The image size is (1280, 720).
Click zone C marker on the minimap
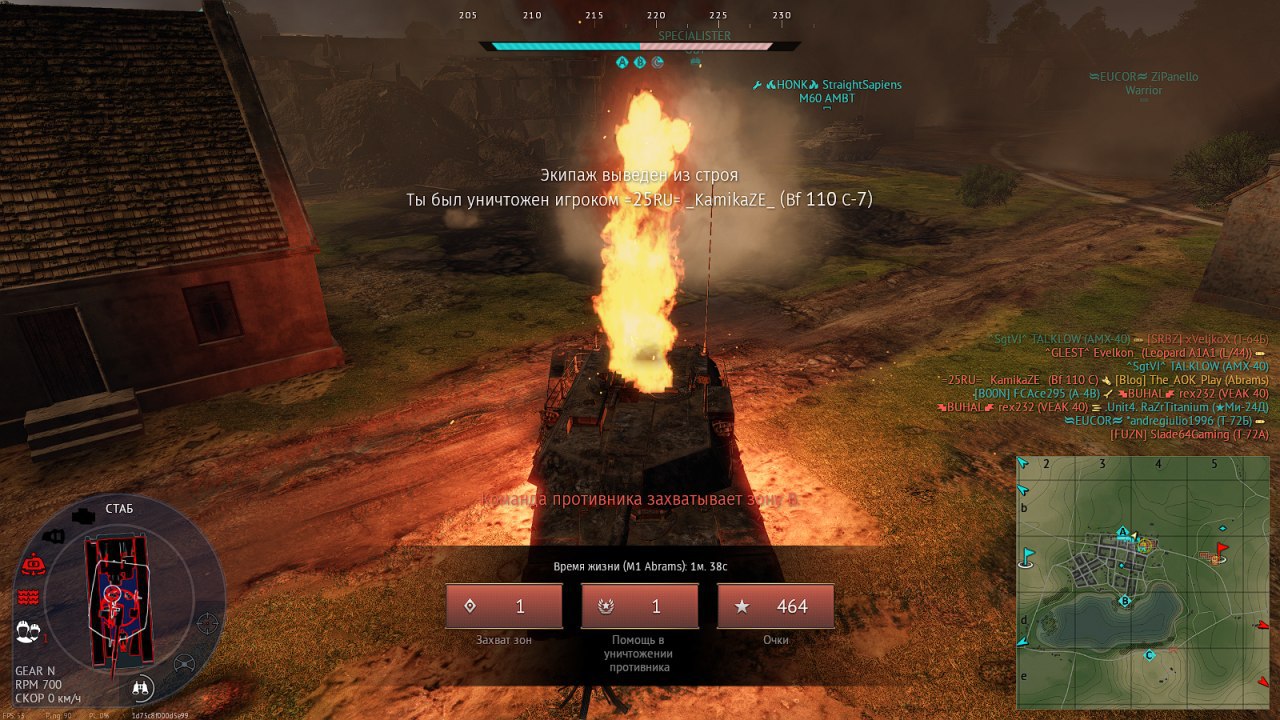(x=1149, y=655)
